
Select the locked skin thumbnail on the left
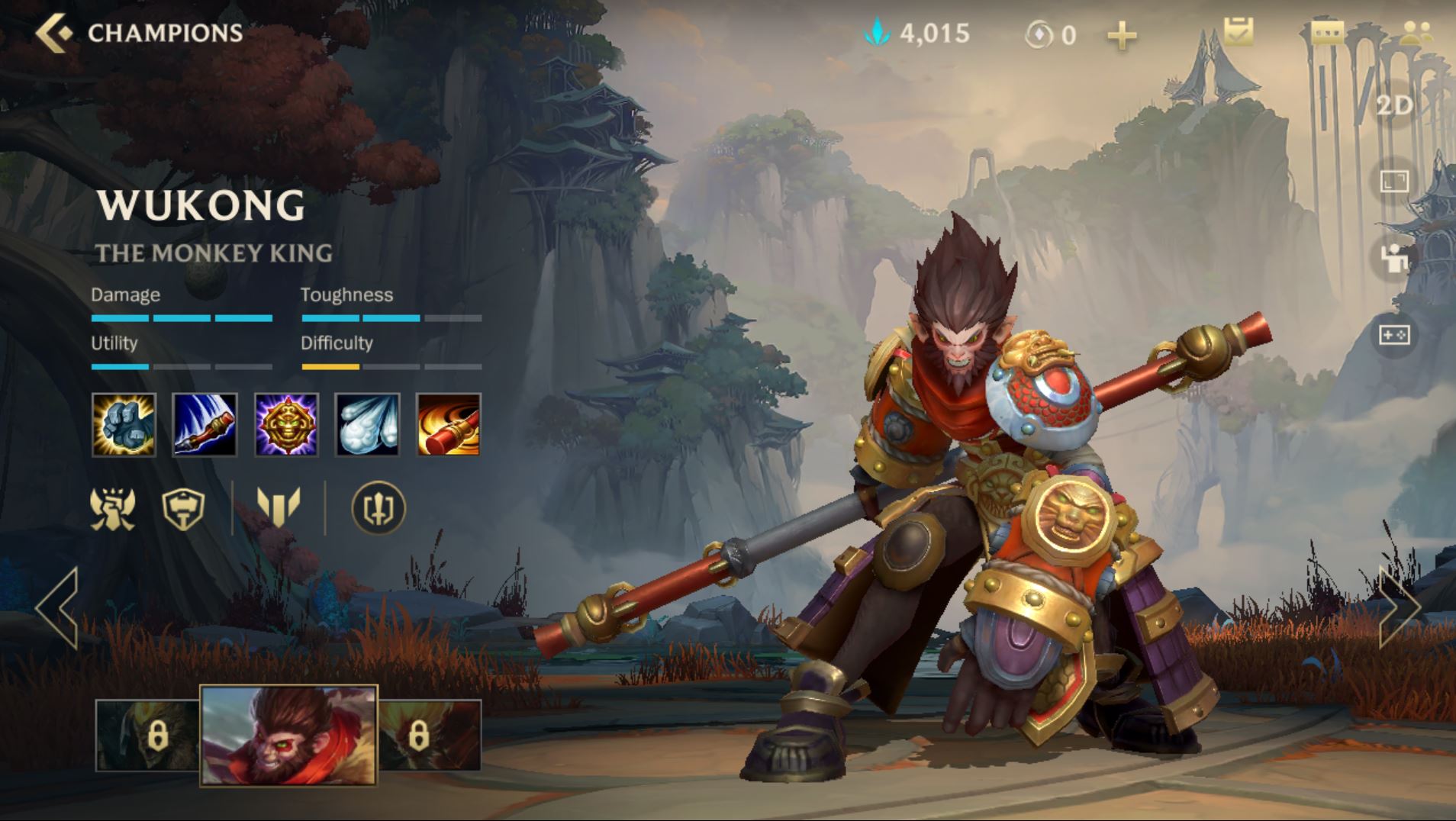(148, 736)
